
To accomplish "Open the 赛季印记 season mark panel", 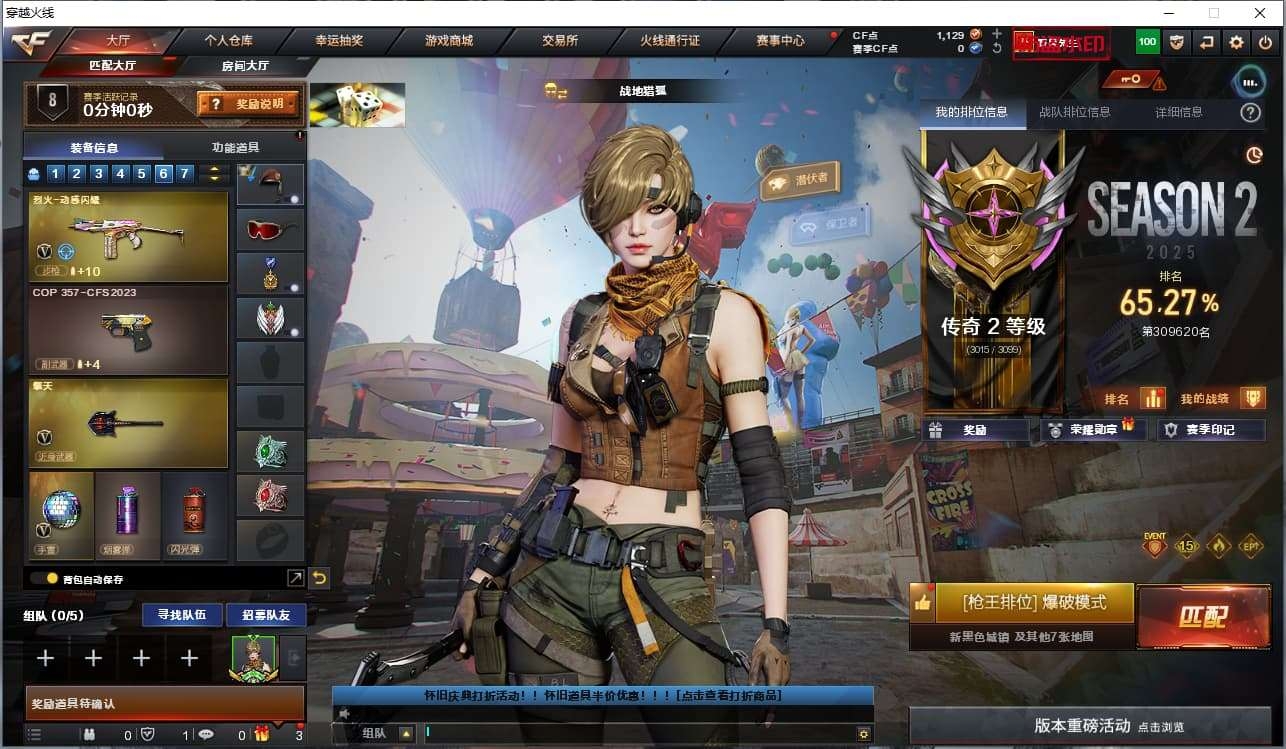I will tap(1211, 430).
